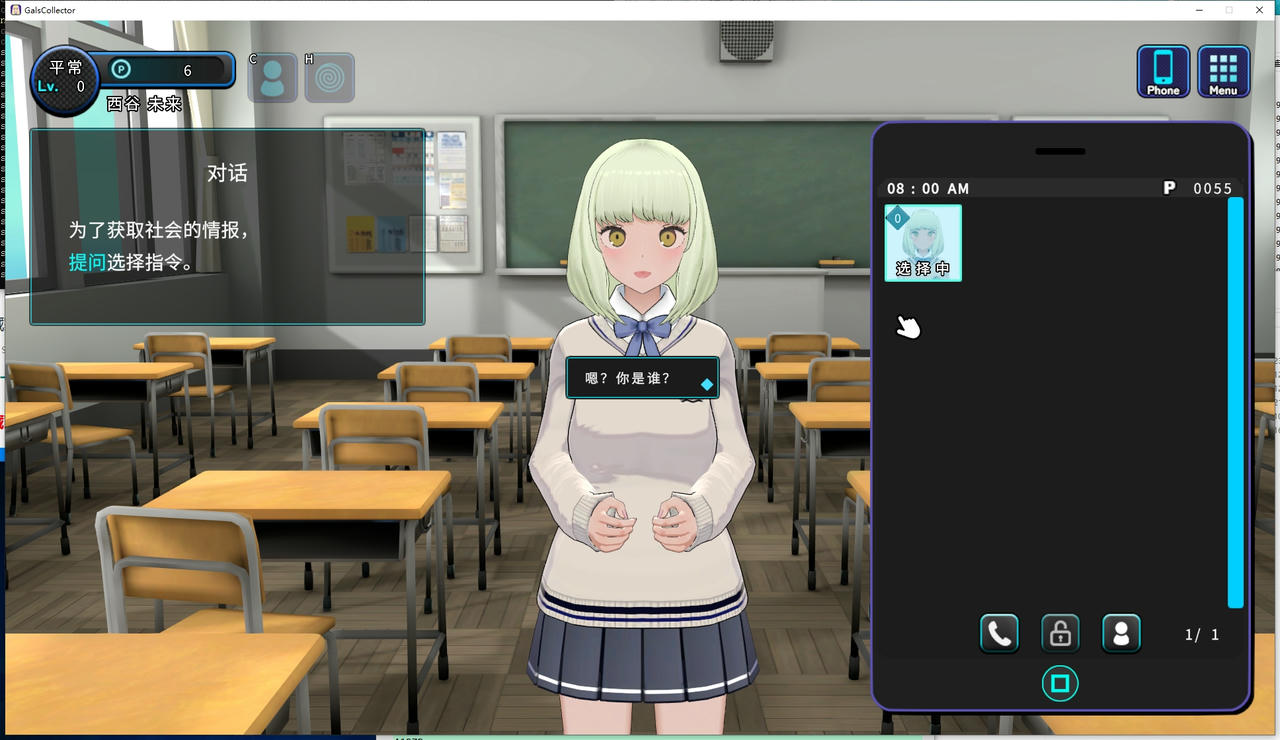Click the character name 西谷 未来
The width and height of the screenshot is (1280, 740).
(x=143, y=103)
